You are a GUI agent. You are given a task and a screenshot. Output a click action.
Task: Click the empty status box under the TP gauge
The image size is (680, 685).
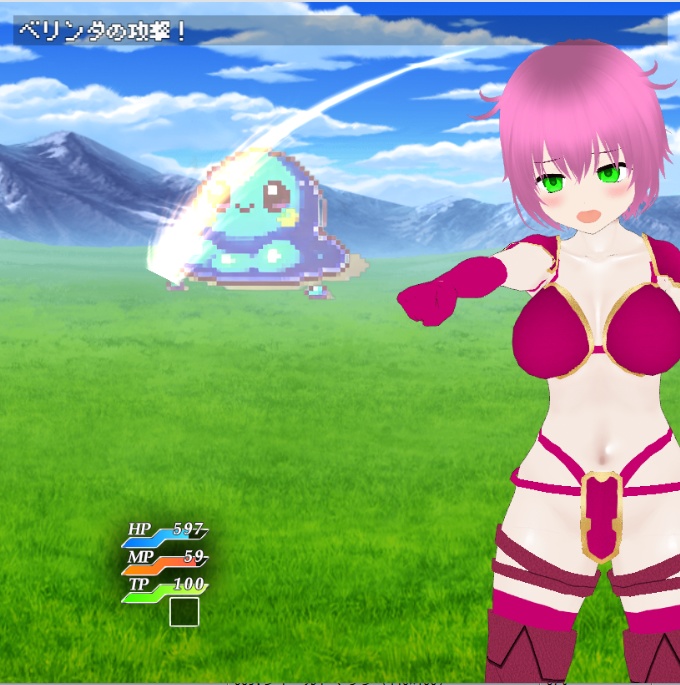[184, 612]
